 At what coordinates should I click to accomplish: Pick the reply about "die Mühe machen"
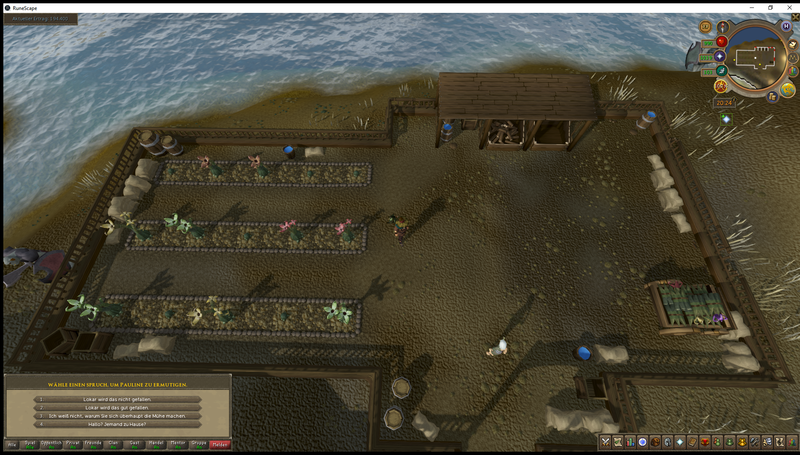pos(118,416)
